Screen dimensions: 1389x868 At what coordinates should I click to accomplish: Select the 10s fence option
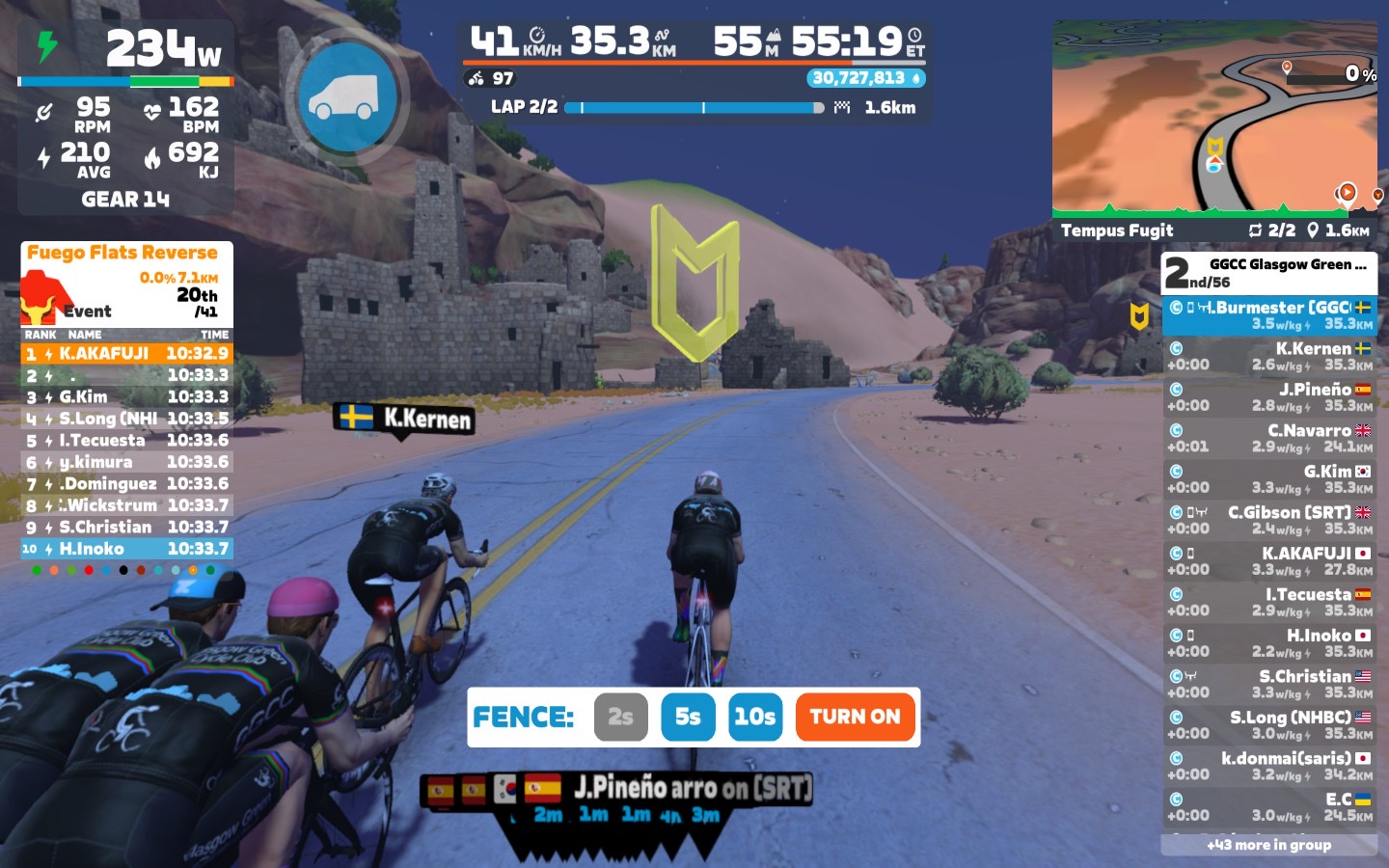coord(754,717)
